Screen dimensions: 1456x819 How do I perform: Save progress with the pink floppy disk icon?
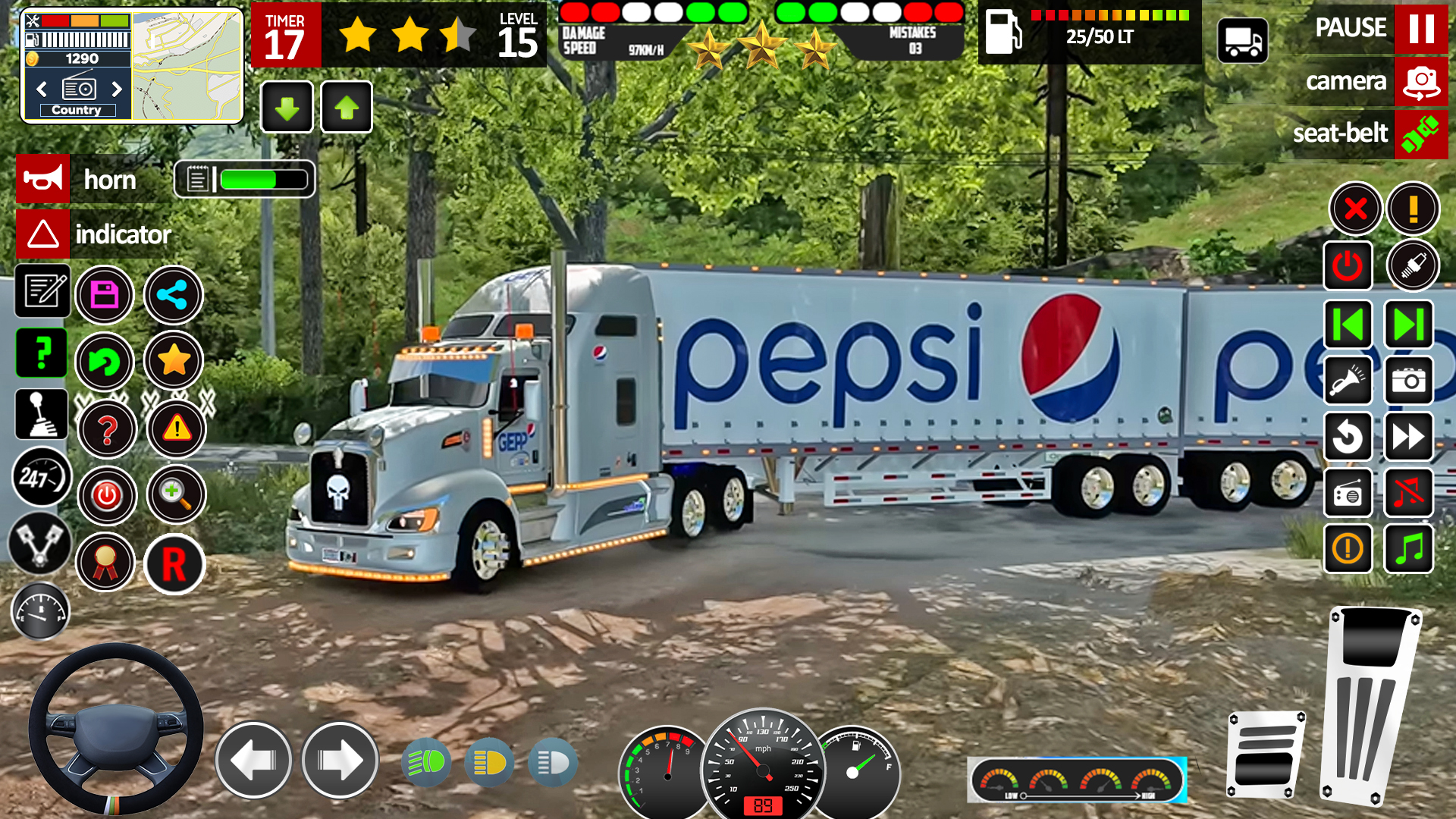coord(105,295)
